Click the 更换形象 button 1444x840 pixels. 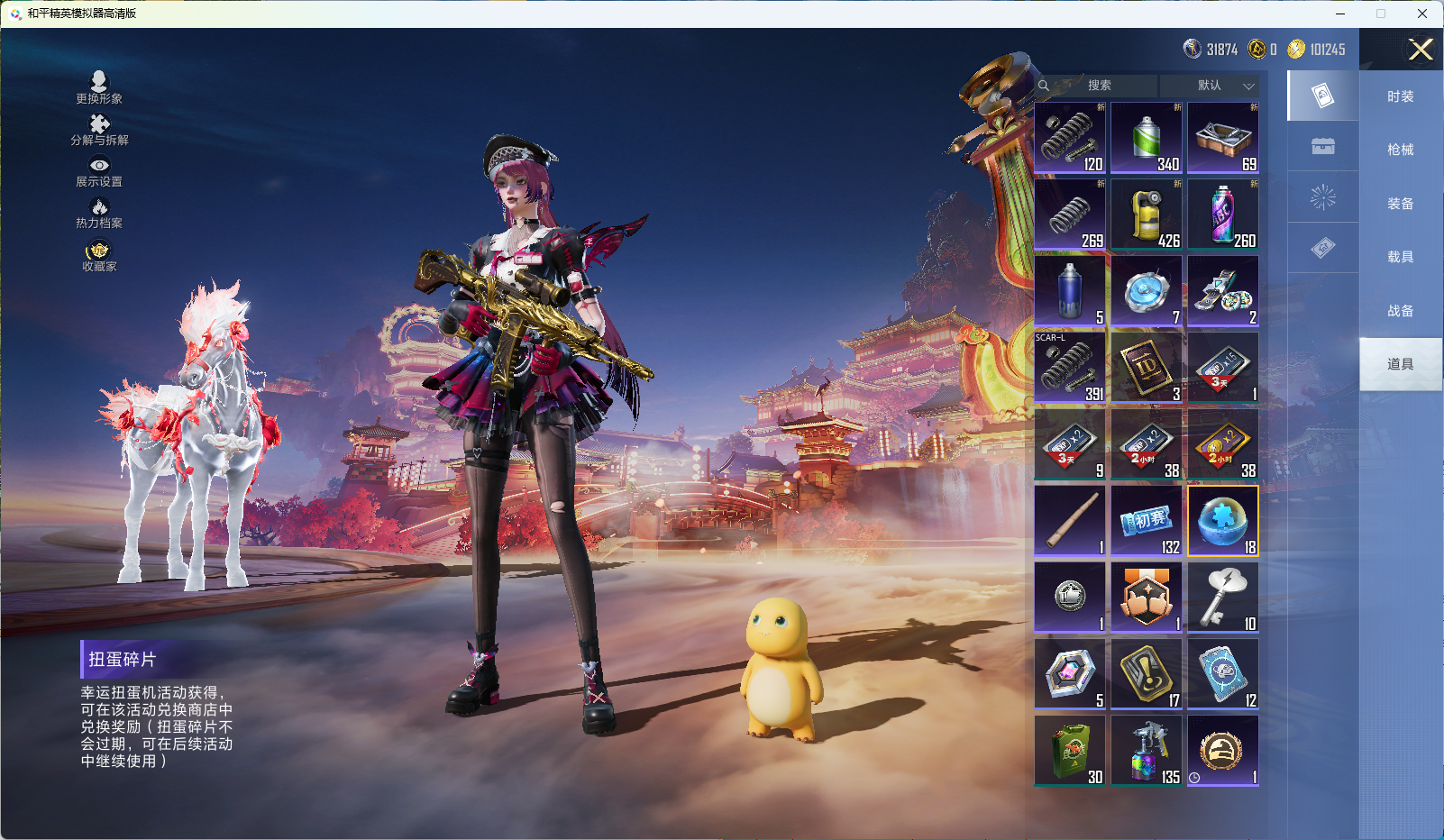[x=99, y=87]
